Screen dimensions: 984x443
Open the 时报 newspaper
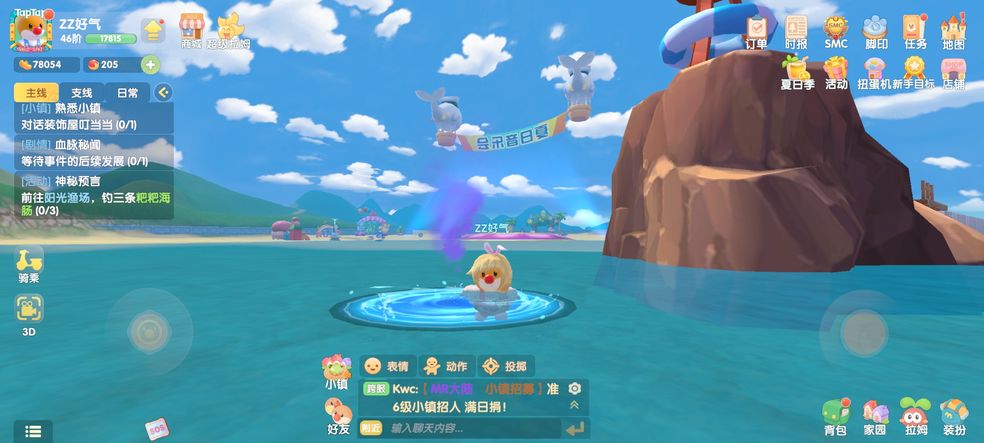(x=796, y=31)
